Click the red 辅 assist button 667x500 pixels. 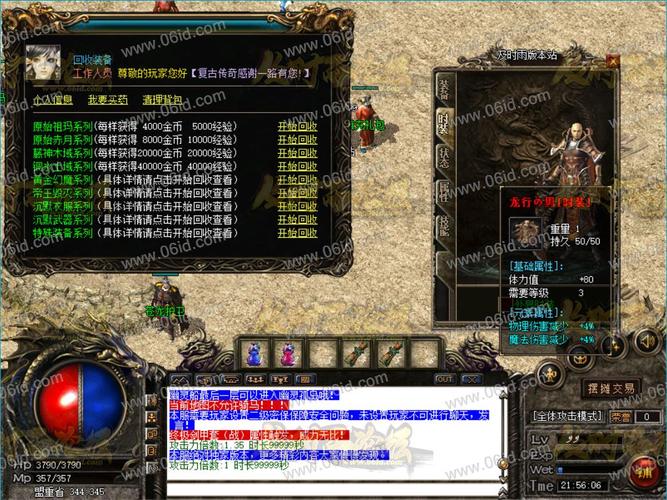click(643, 468)
